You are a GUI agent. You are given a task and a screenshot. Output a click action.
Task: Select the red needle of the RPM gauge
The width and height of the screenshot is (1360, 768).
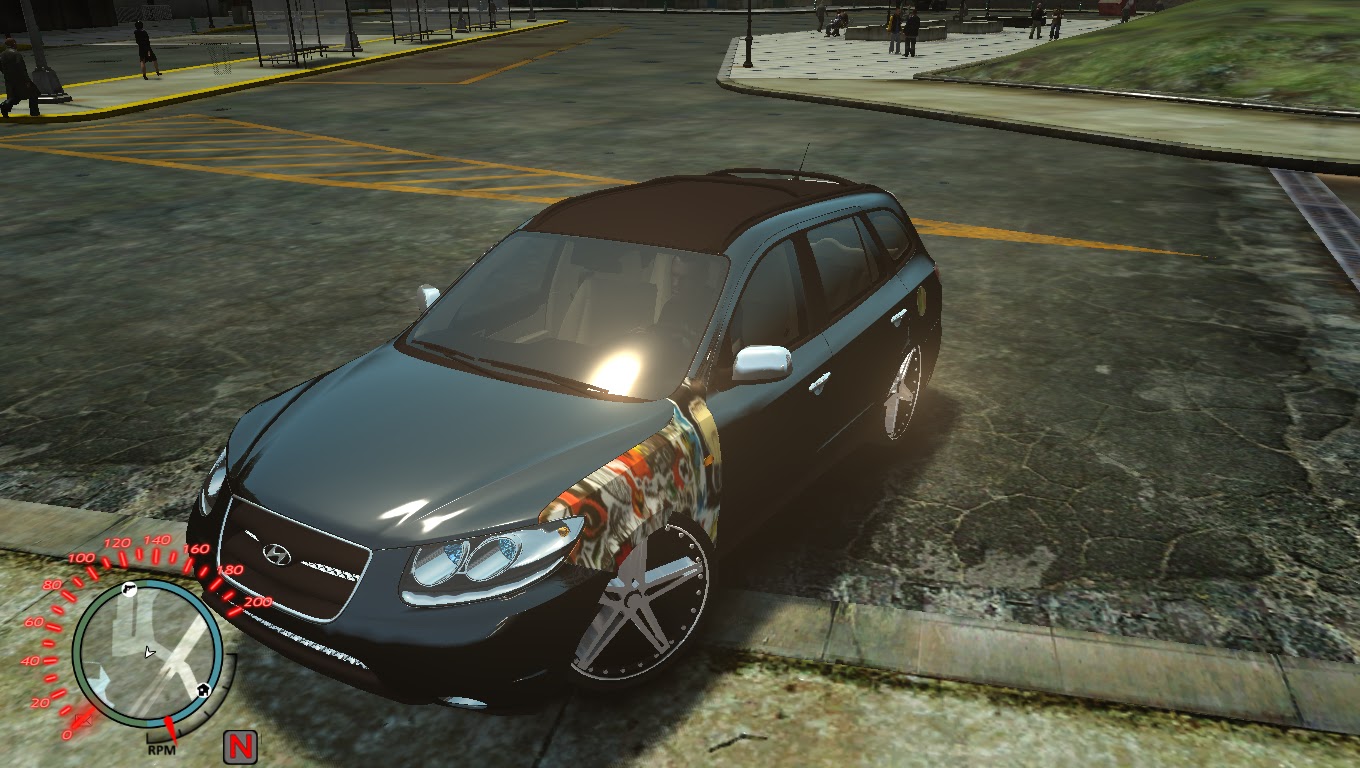coord(169,731)
